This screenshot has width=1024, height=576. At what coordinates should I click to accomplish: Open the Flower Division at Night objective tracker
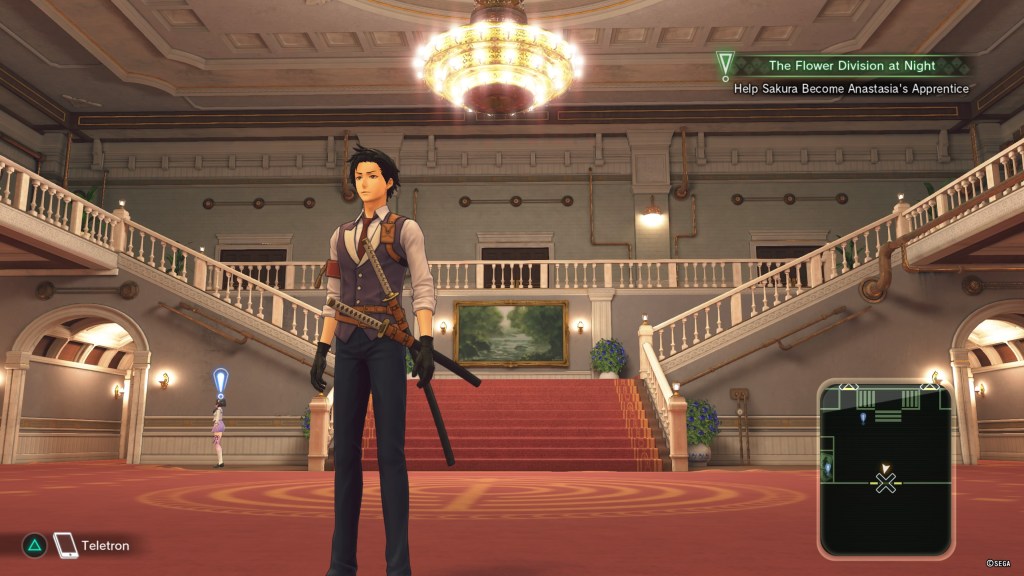point(853,66)
